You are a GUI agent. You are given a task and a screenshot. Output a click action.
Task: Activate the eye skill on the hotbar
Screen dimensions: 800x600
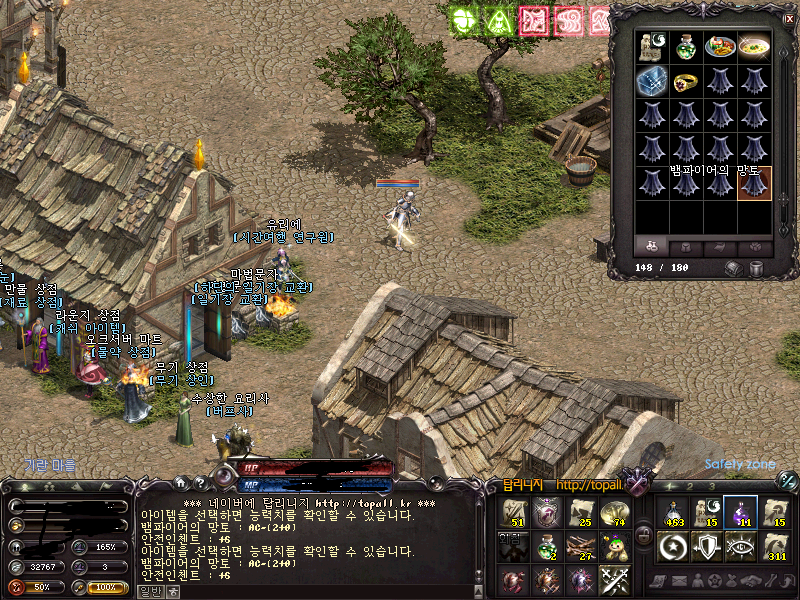pyautogui.click(x=740, y=546)
